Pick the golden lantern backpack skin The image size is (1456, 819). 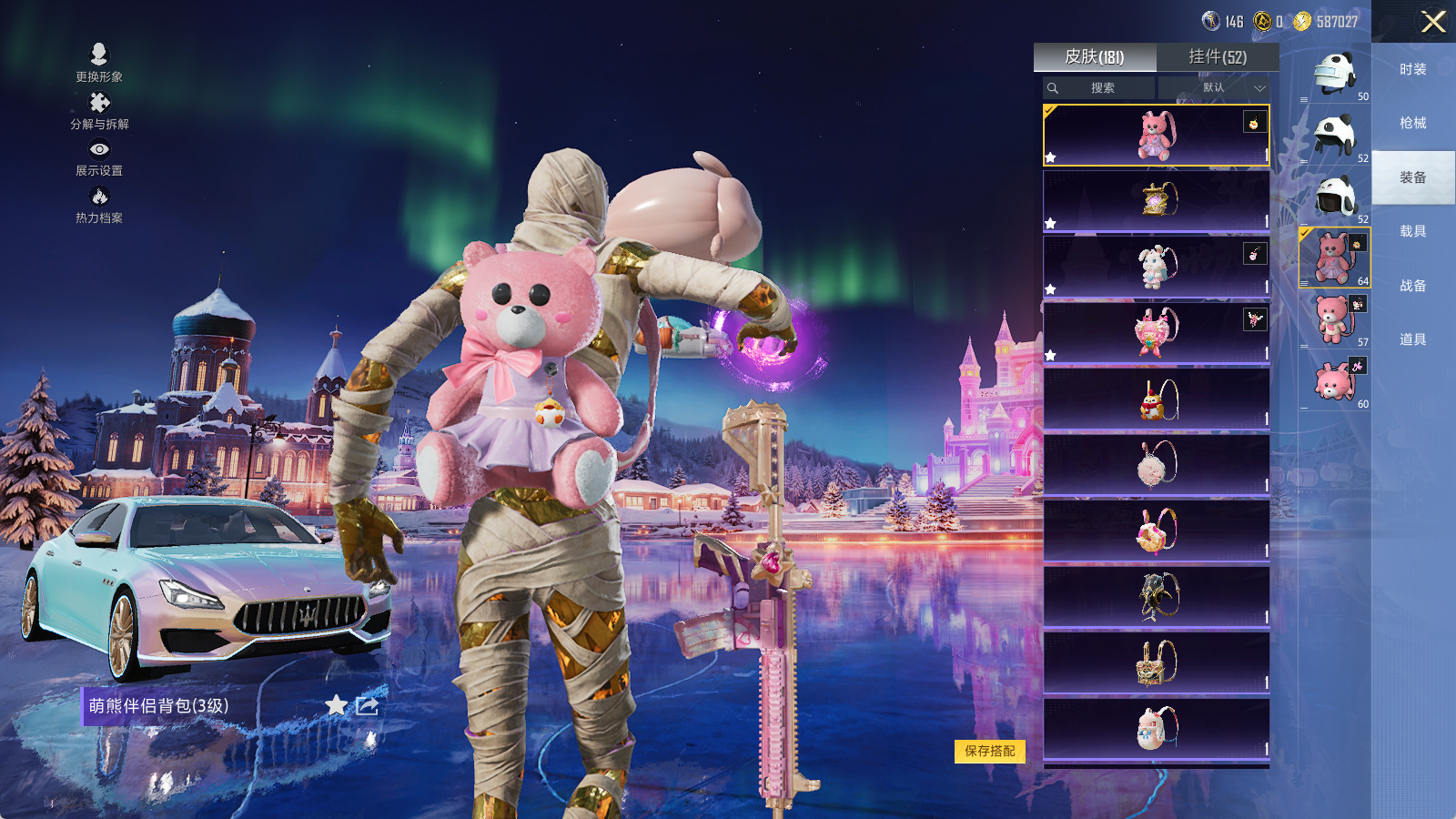tap(1156, 201)
